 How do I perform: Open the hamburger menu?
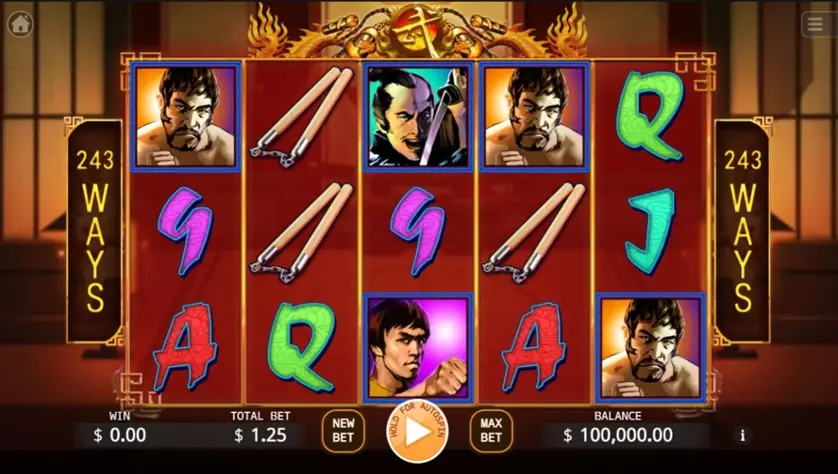[816, 25]
